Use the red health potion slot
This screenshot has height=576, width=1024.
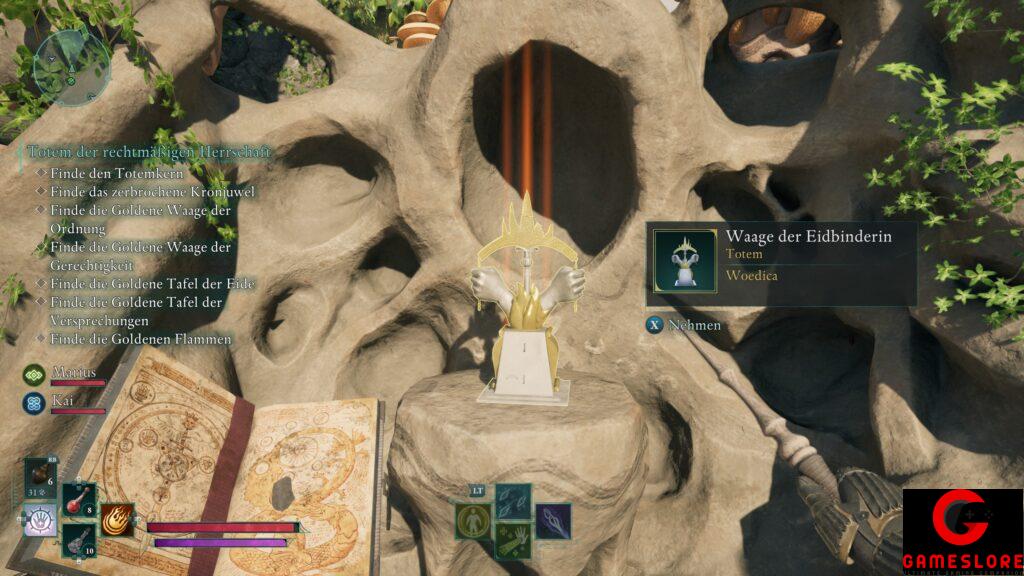78,500
